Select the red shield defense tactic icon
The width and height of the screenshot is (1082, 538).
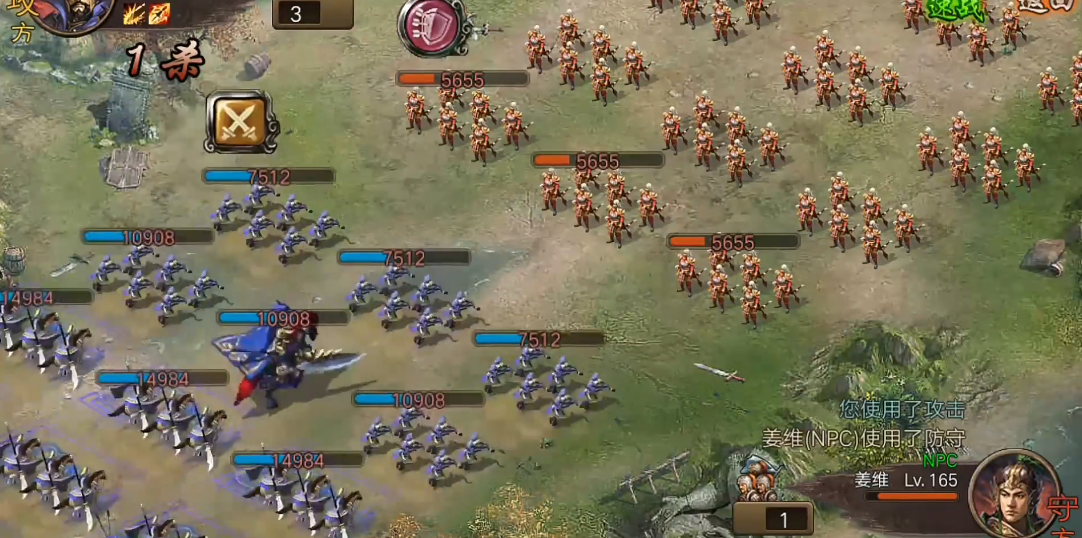[x=432, y=28]
